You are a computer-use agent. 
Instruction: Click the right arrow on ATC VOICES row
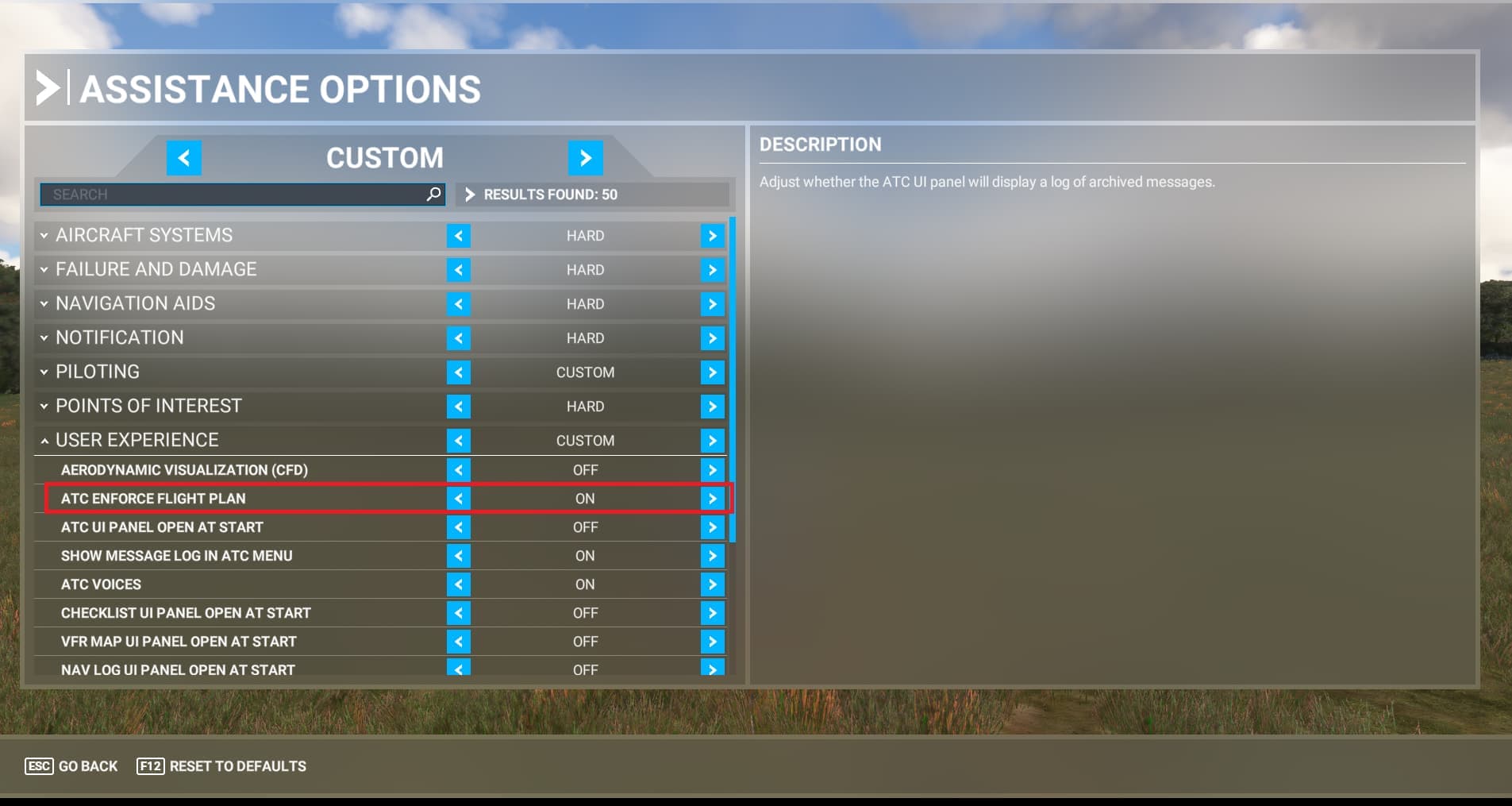pyautogui.click(x=712, y=584)
